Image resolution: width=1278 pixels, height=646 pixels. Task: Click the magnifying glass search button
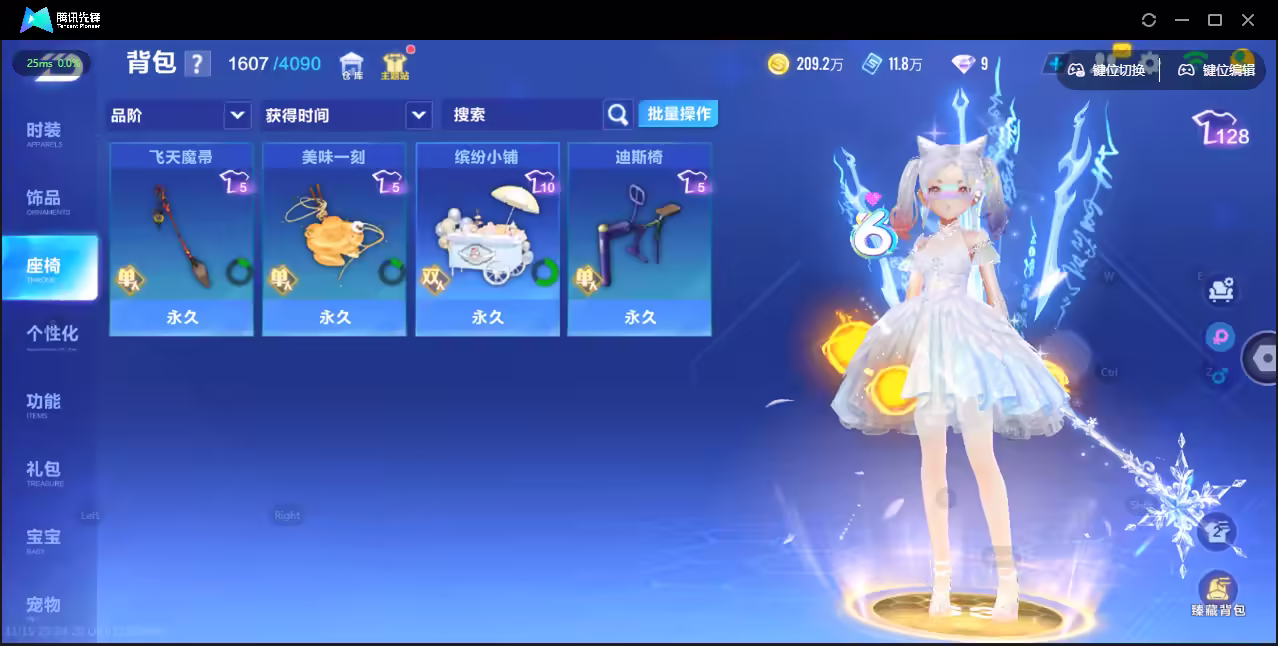pyautogui.click(x=619, y=115)
